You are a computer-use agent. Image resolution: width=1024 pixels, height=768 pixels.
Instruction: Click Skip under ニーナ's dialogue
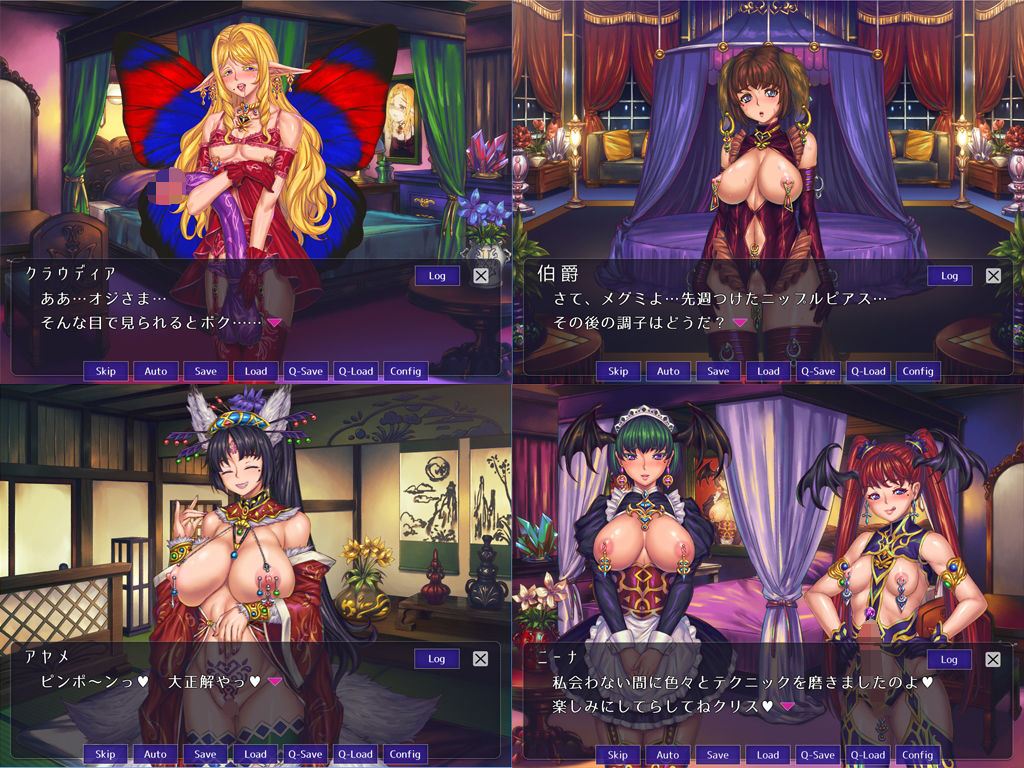click(618, 755)
